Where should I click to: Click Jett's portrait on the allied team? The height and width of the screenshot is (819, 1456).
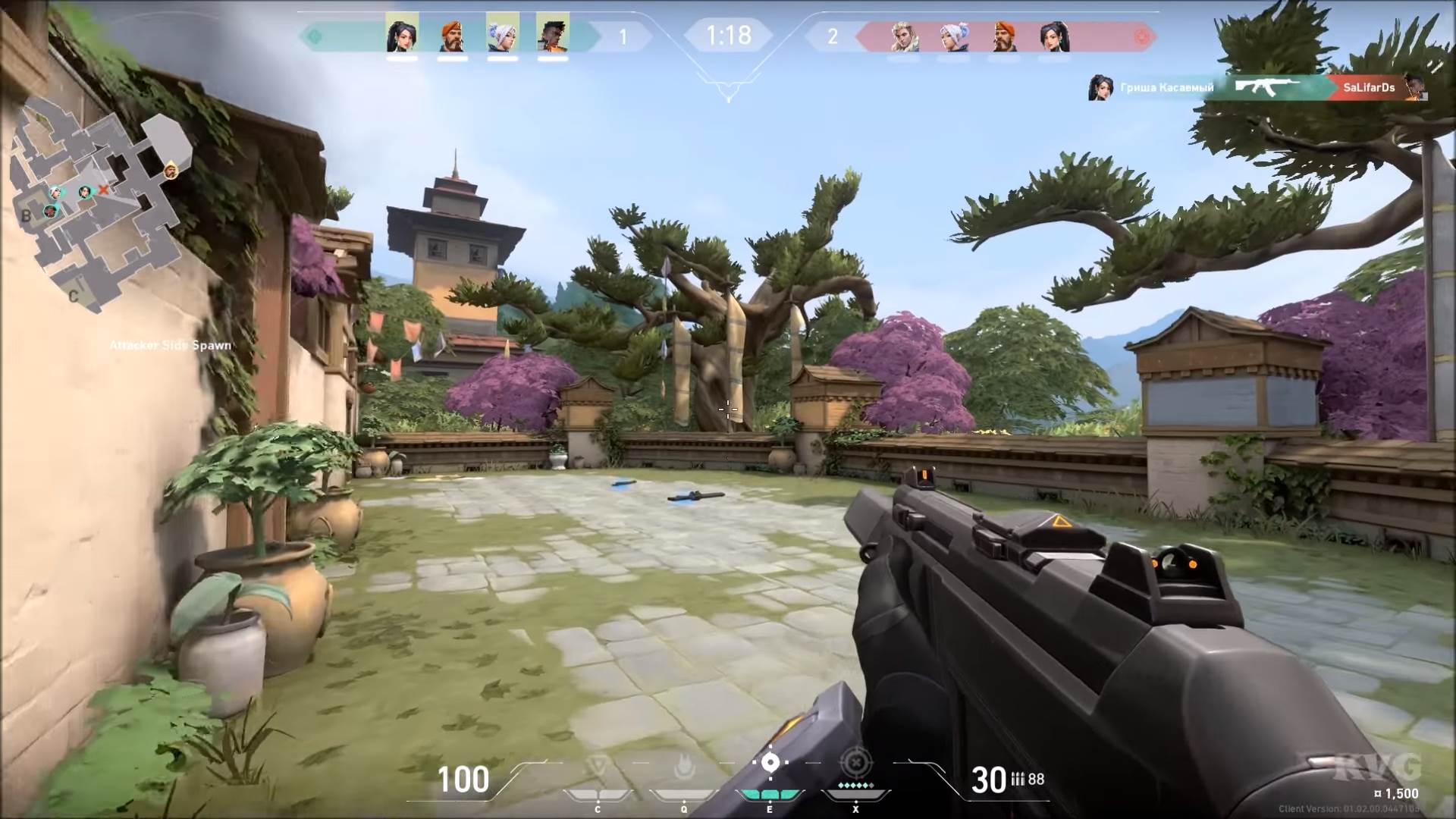click(504, 34)
